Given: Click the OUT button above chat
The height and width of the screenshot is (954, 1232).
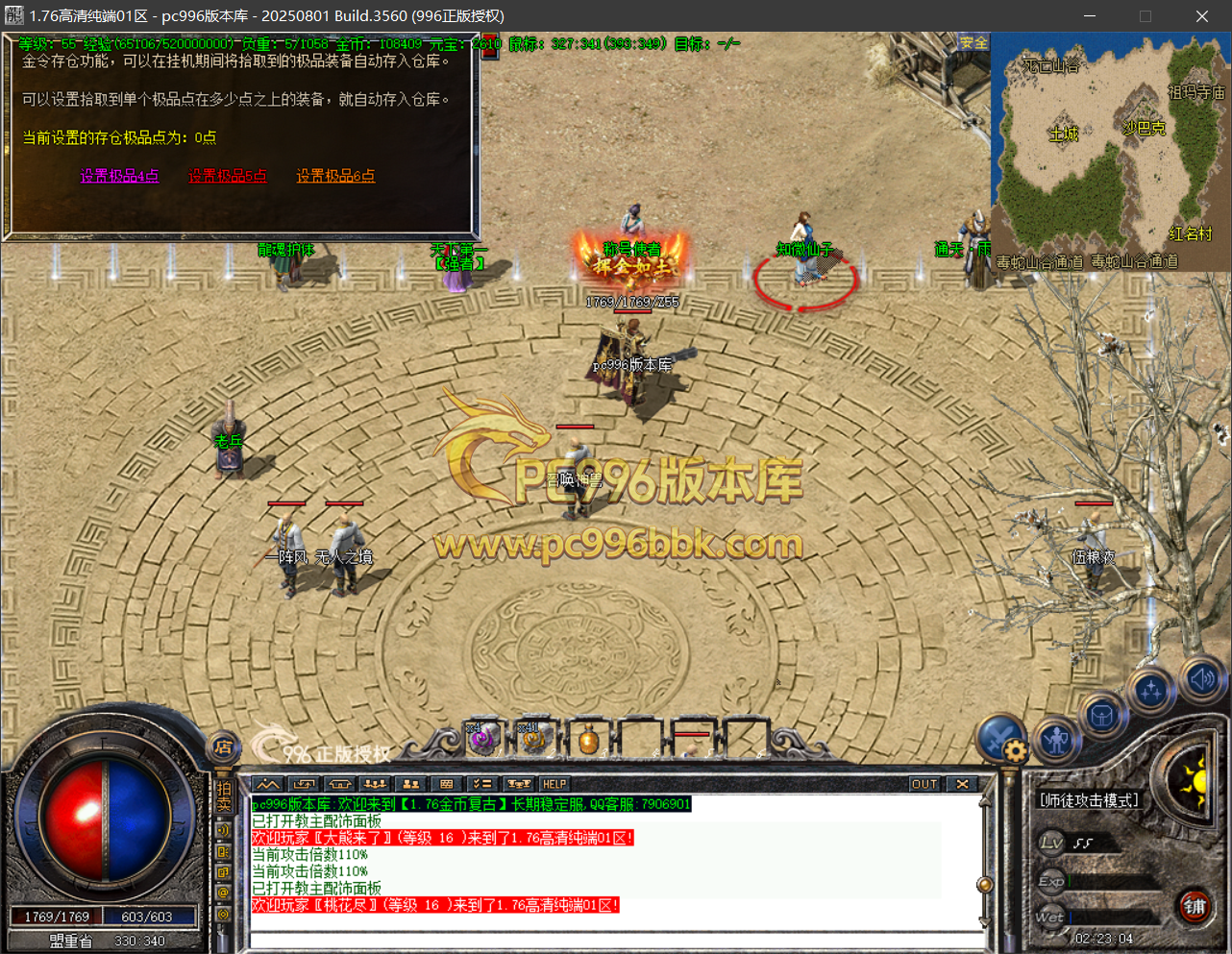Looking at the screenshot, I should (924, 784).
